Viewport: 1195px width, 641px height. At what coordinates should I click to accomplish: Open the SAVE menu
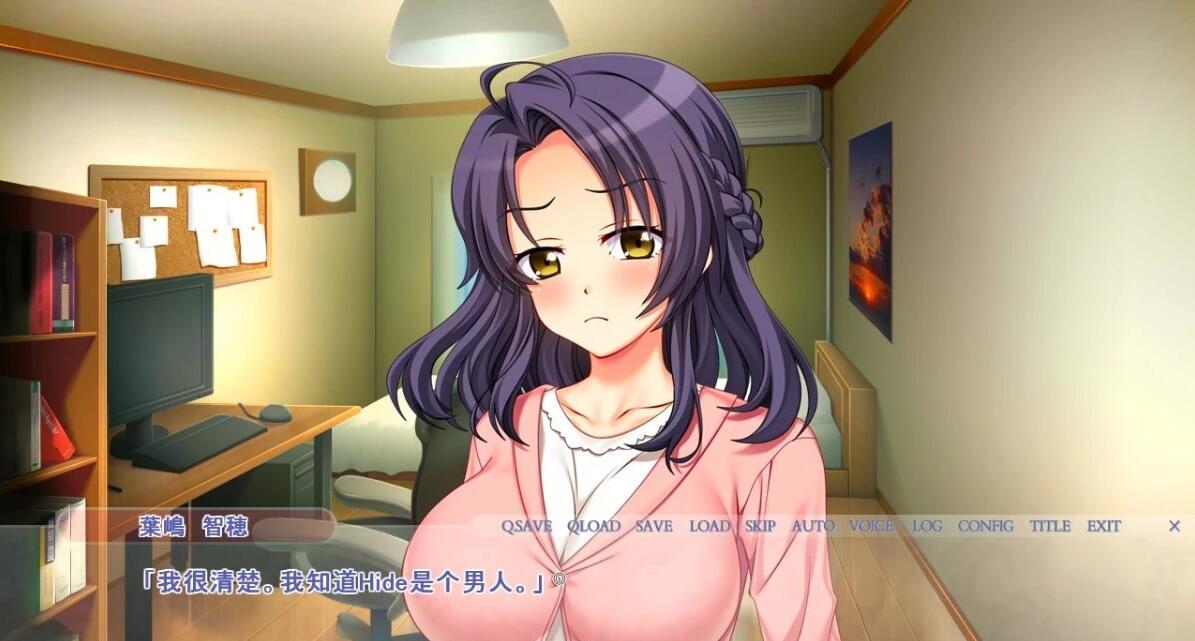(653, 526)
